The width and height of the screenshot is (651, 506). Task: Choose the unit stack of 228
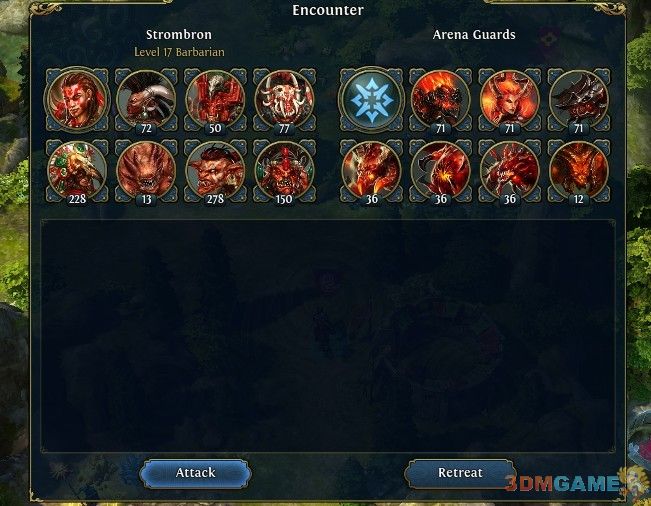point(77,169)
